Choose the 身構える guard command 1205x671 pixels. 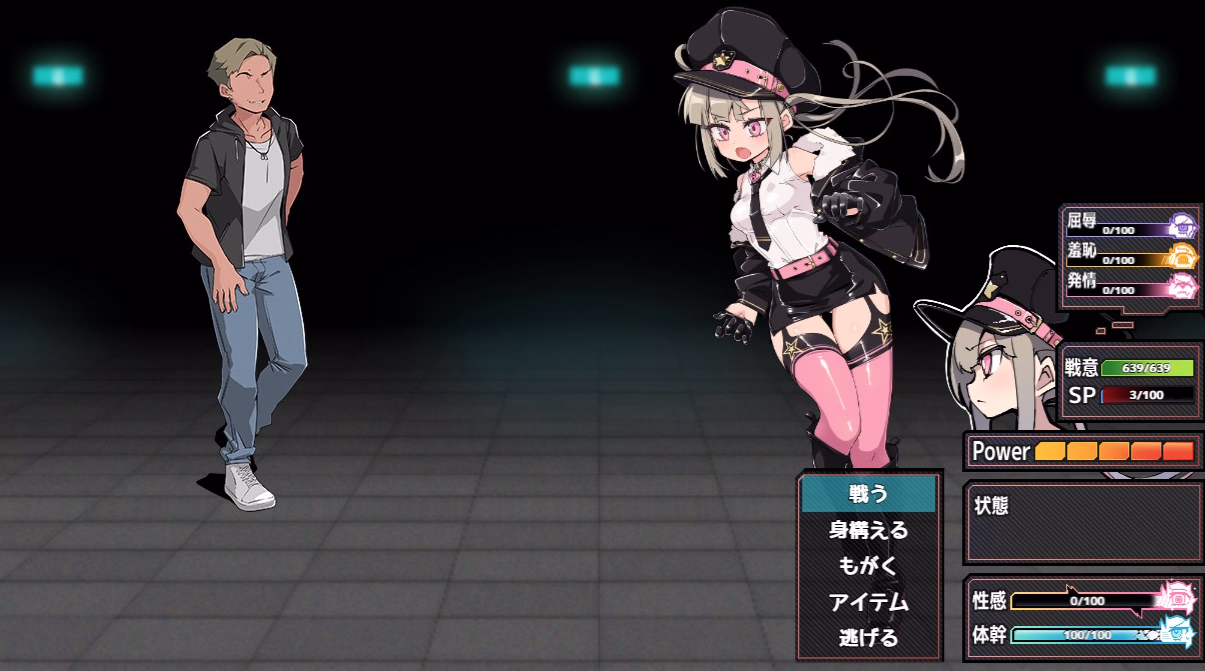tap(868, 530)
